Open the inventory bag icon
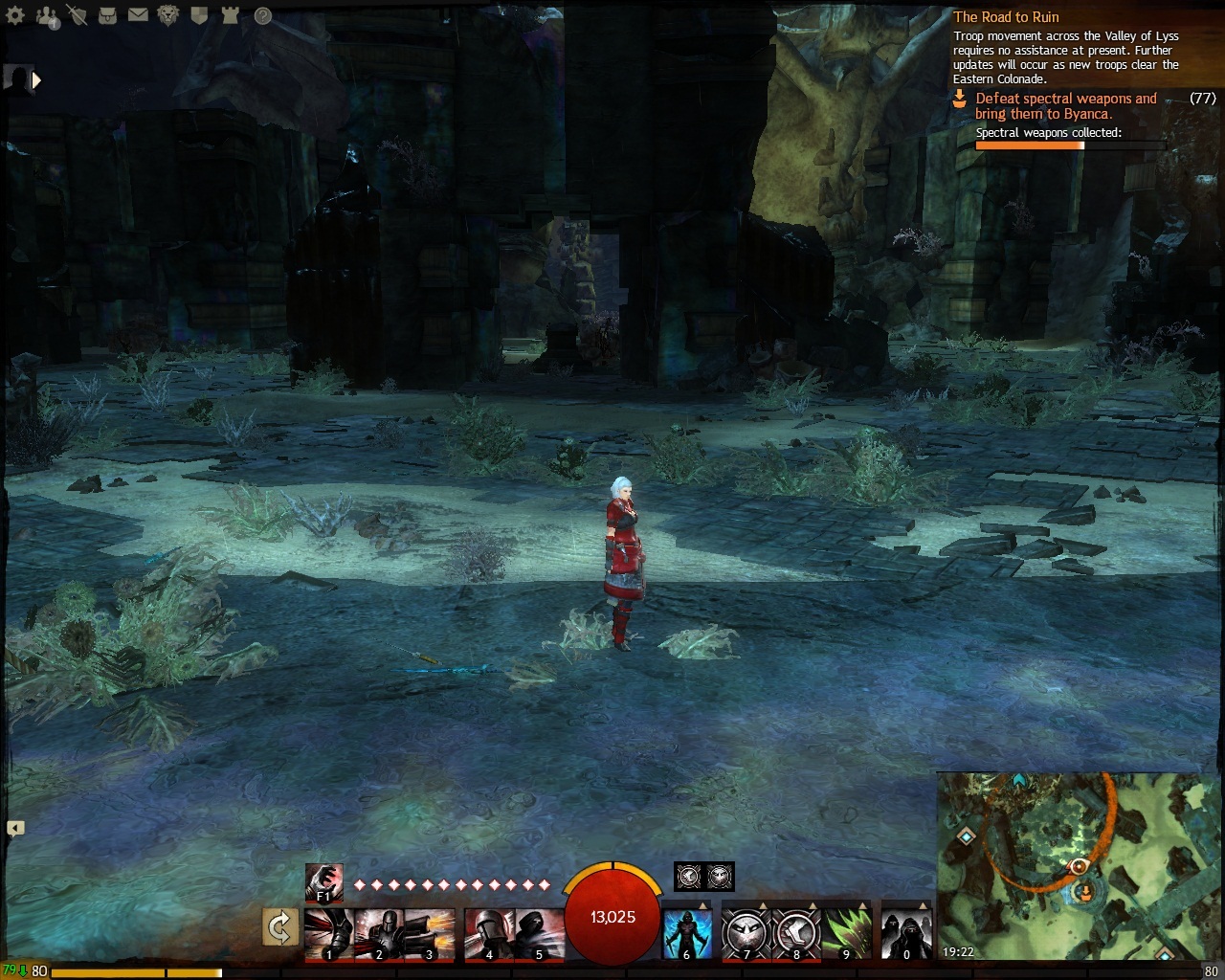 point(107,15)
